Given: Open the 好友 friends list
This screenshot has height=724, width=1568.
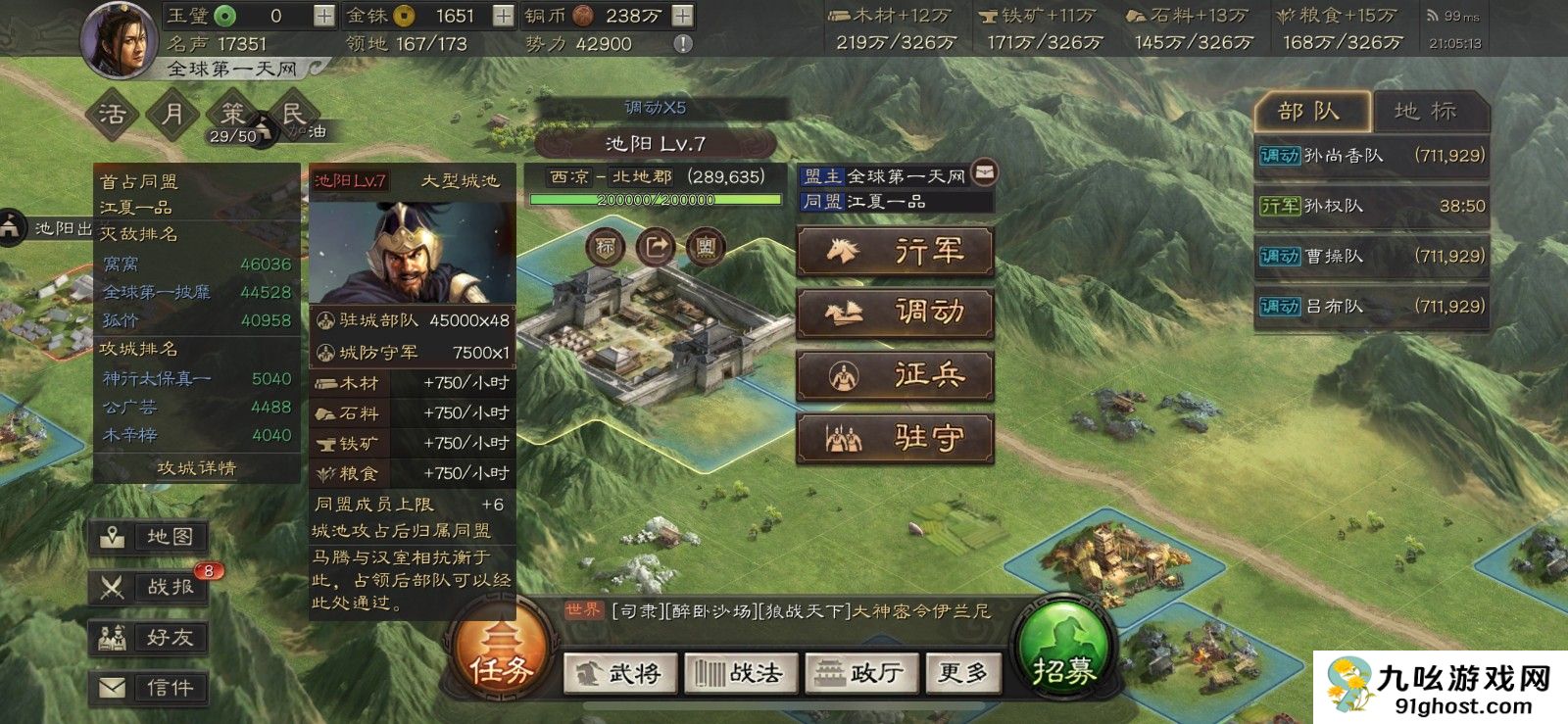Looking at the screenshot, I should tap(149, 638).
